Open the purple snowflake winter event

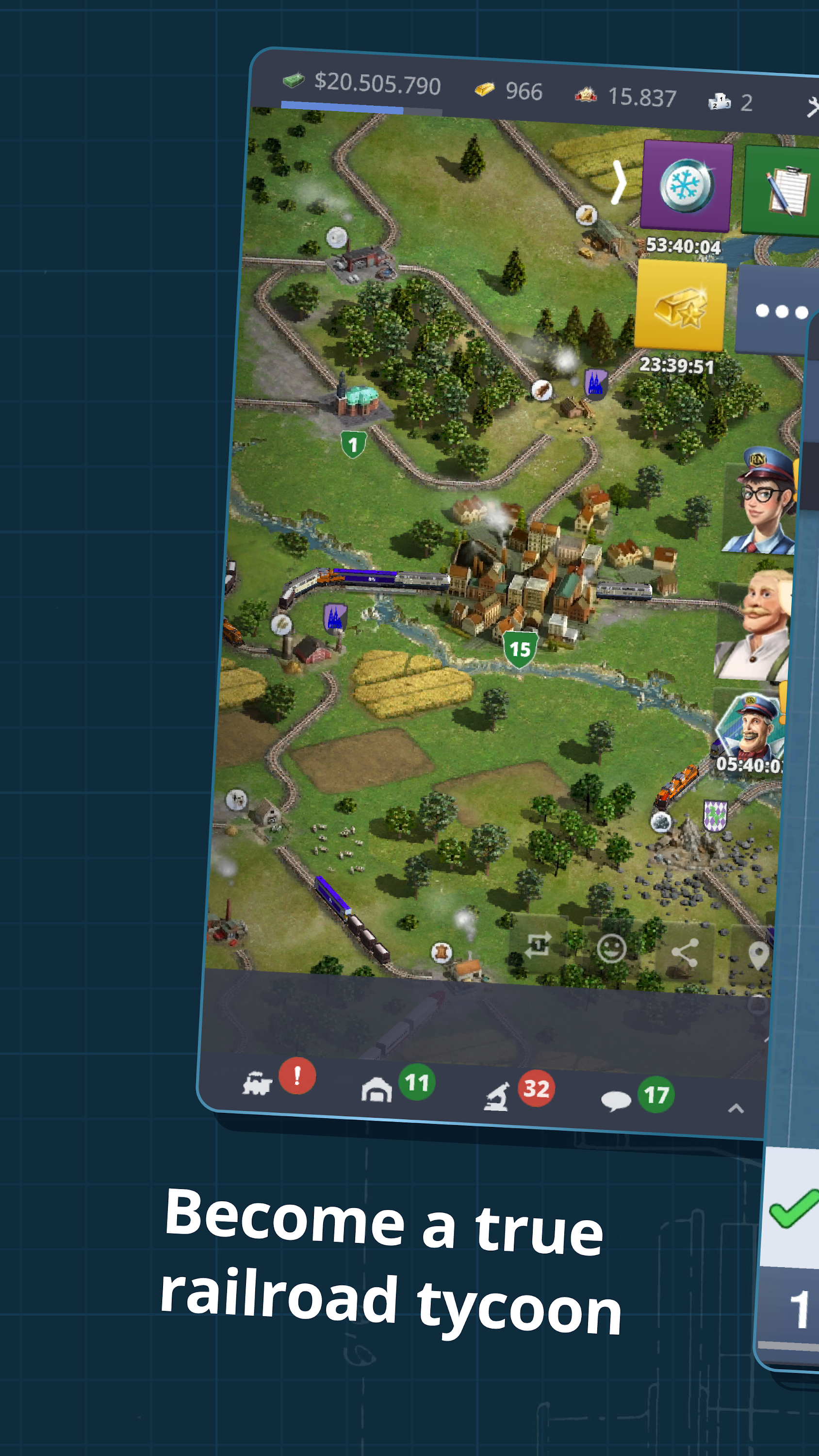tap(685, 185)
